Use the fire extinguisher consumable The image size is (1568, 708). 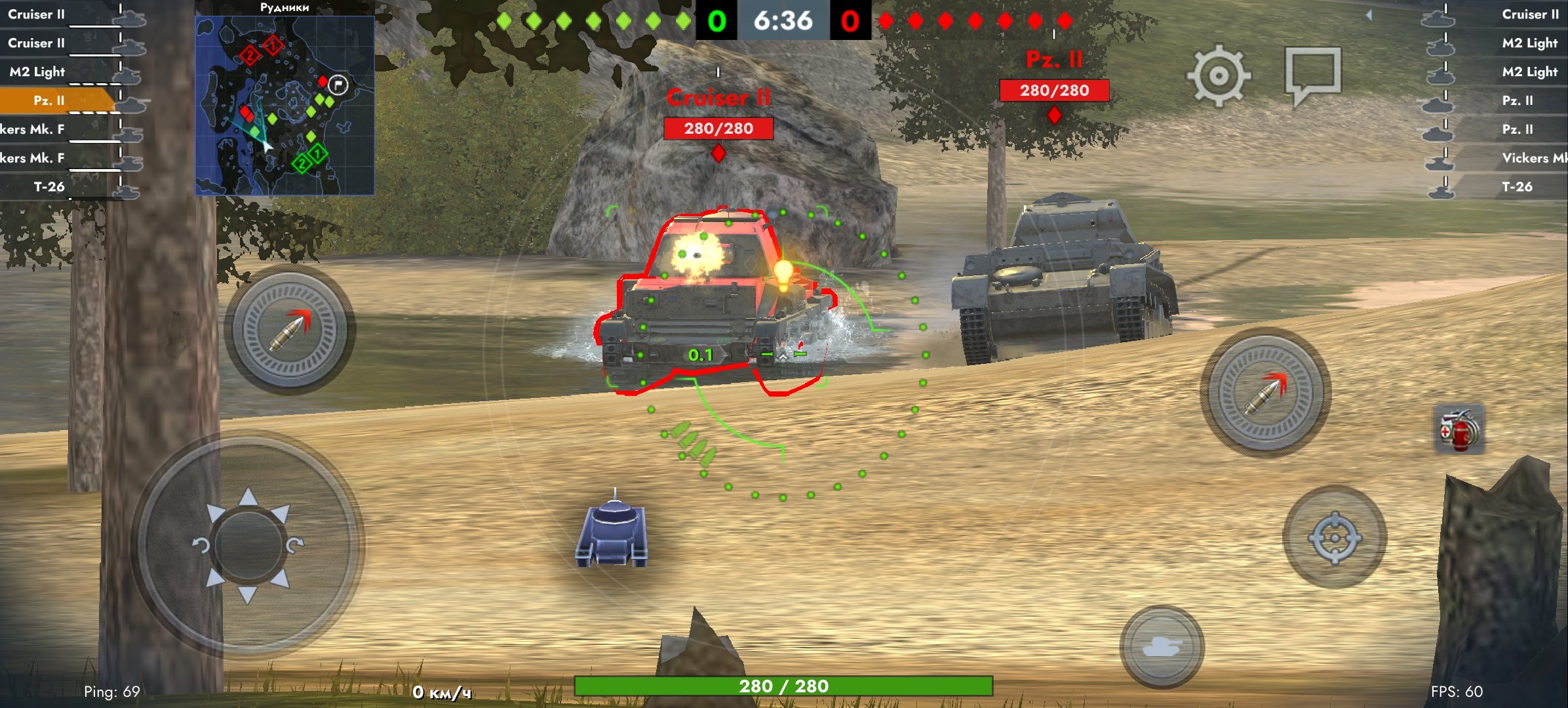1459,430
